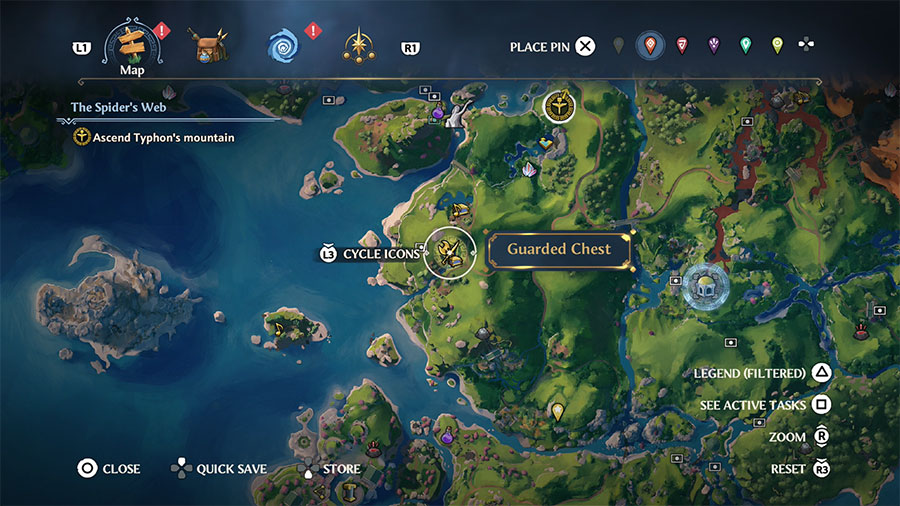Image resolution: width=900 pixels, height=506 pixels.
Task: Select the Guarded Chest map marker
Action: tap(449, 251)
